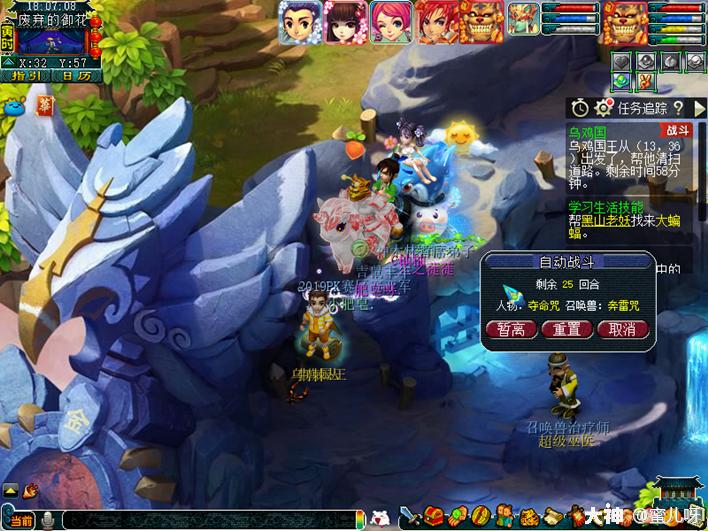Screen dimensions: 708x531
Task: Cancel auto-battle with the 取消 button
Action: pos(622,330)
